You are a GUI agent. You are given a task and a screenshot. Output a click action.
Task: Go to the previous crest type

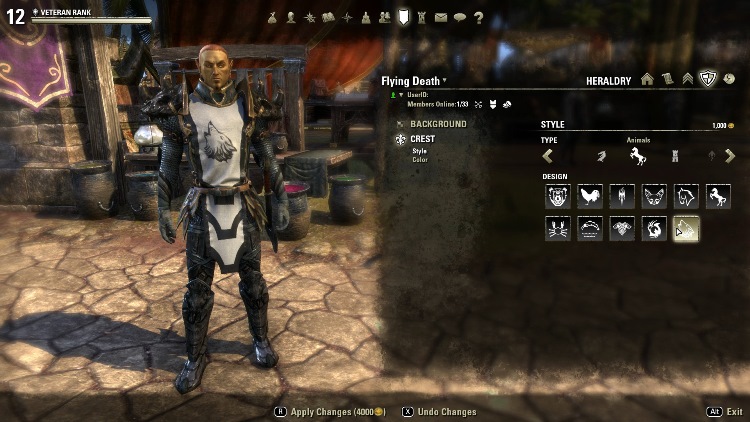548,156
